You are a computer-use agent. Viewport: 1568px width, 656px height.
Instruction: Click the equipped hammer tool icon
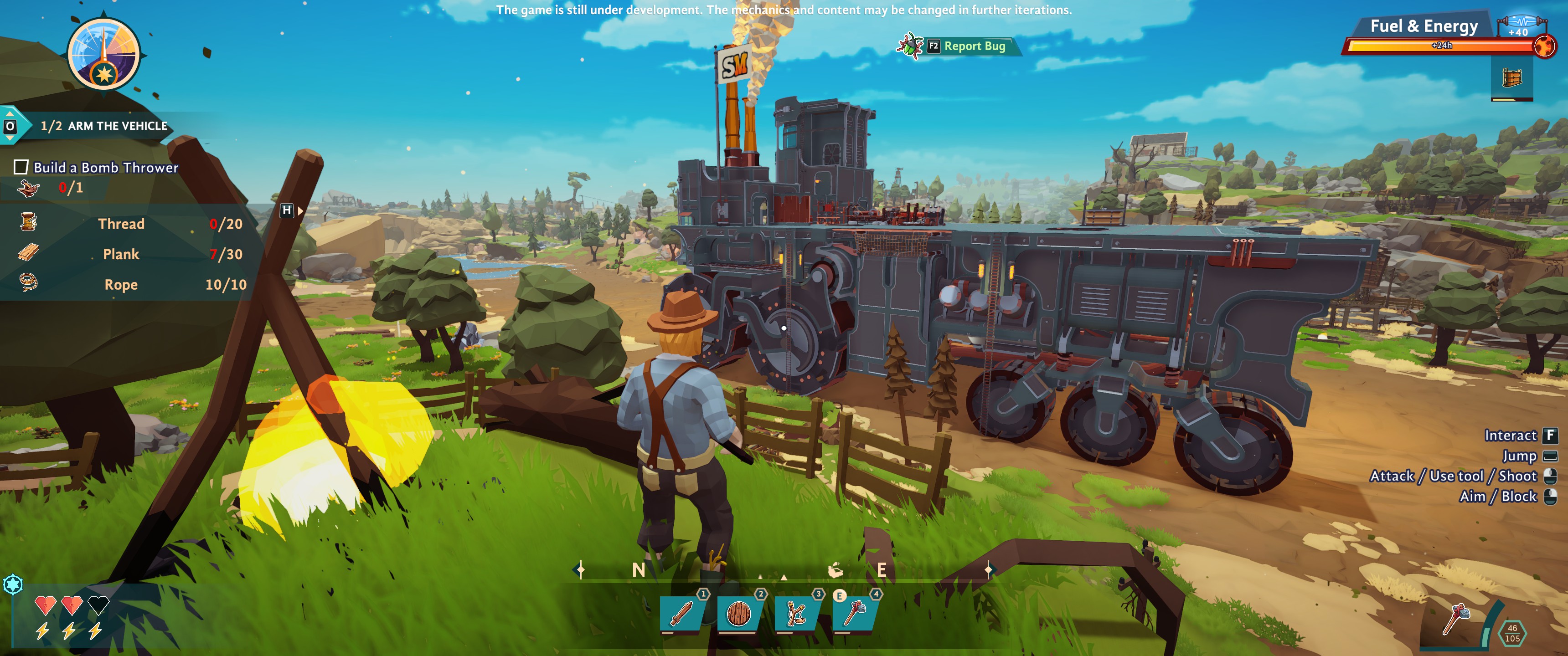tap(1456, 618)
